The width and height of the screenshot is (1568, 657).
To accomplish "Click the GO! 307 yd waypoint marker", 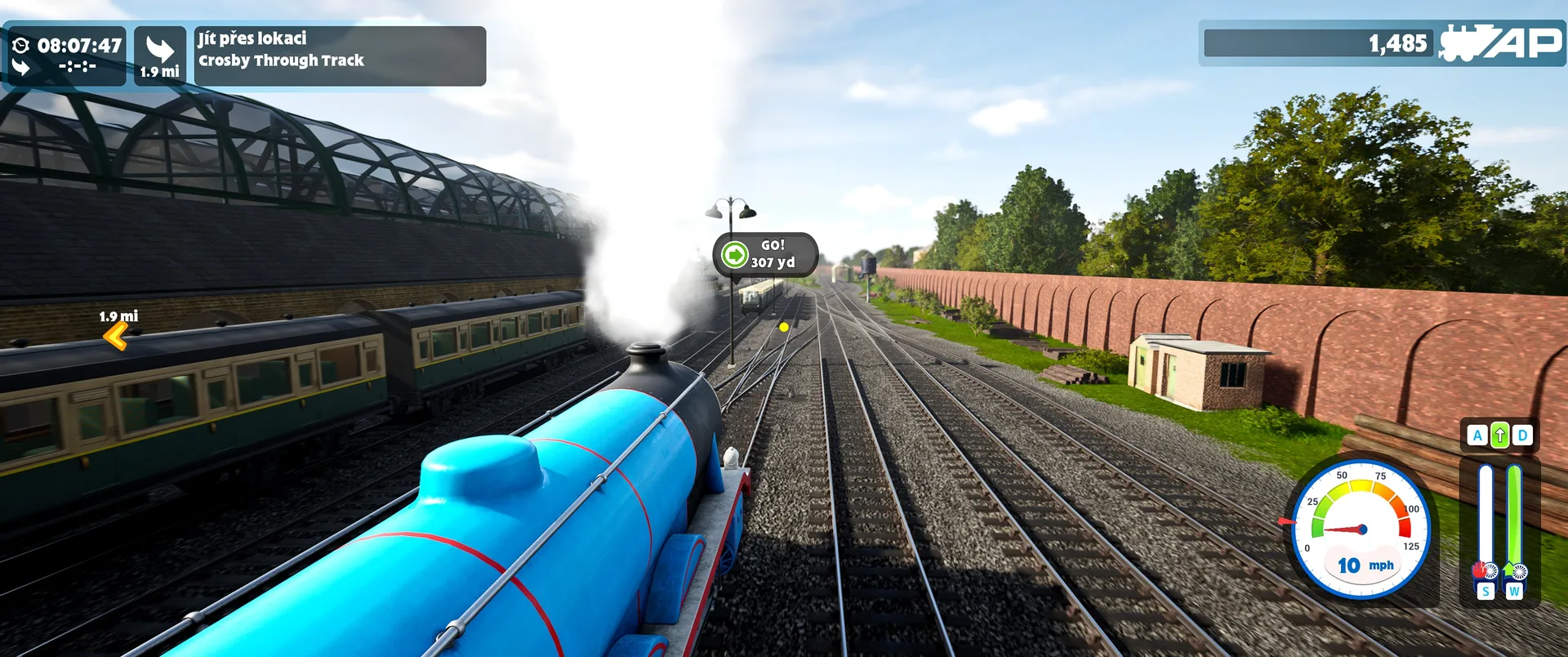I will [x=765, y=254].
